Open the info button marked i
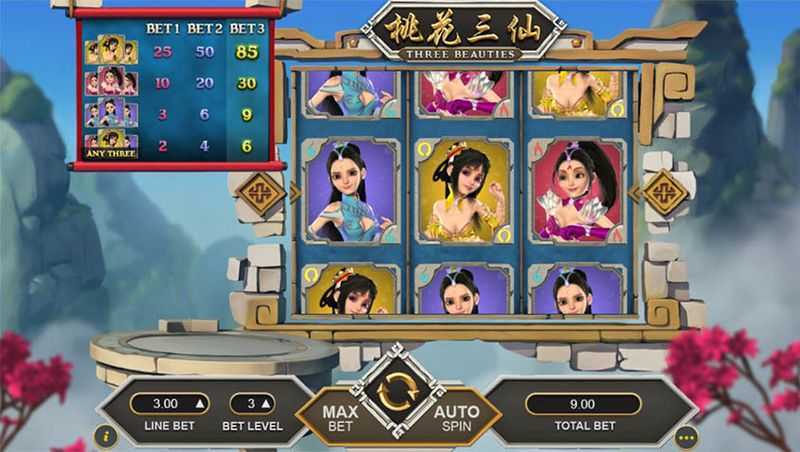800x452 pixels. point(107,436)
